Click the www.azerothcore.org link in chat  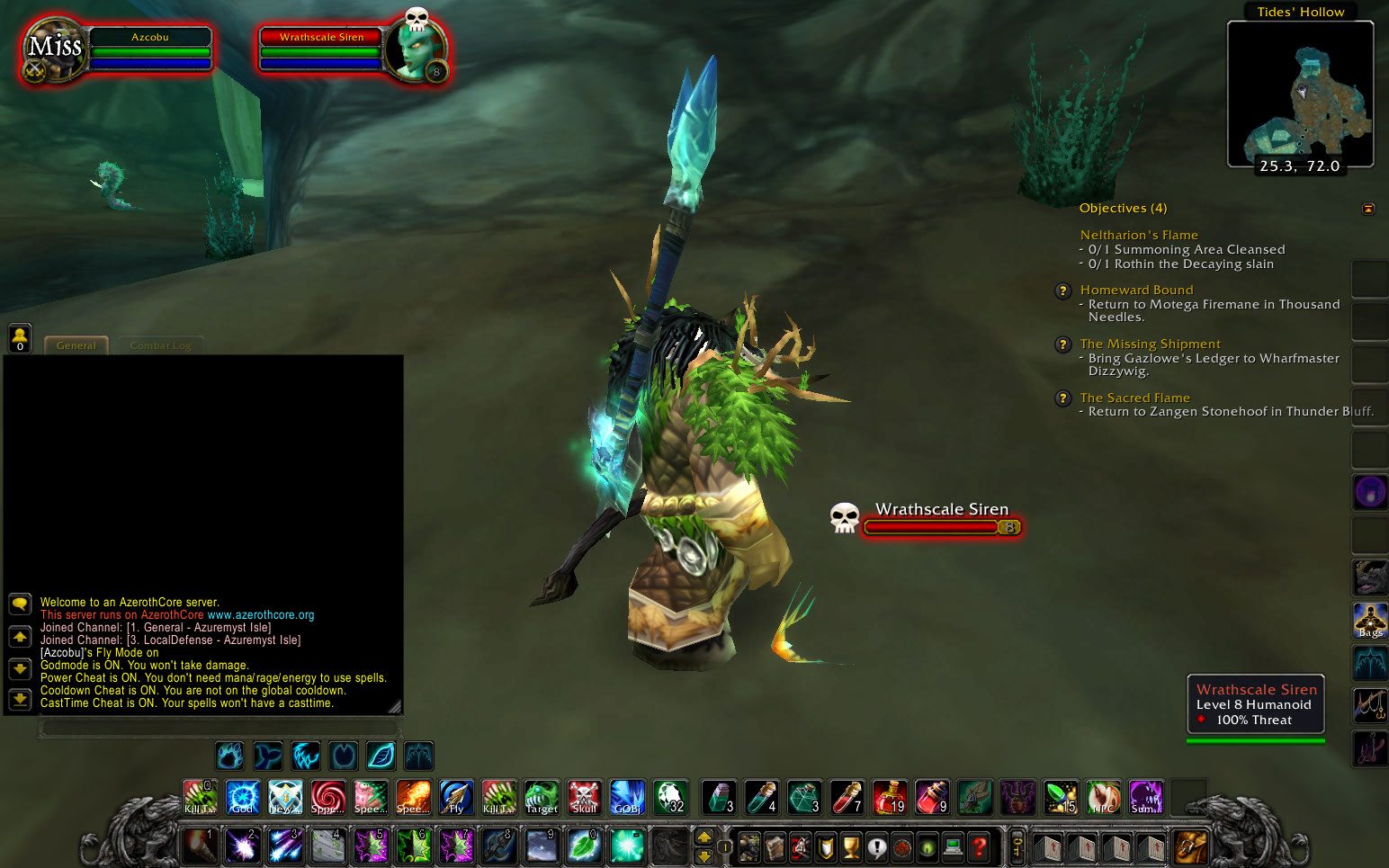261,615
